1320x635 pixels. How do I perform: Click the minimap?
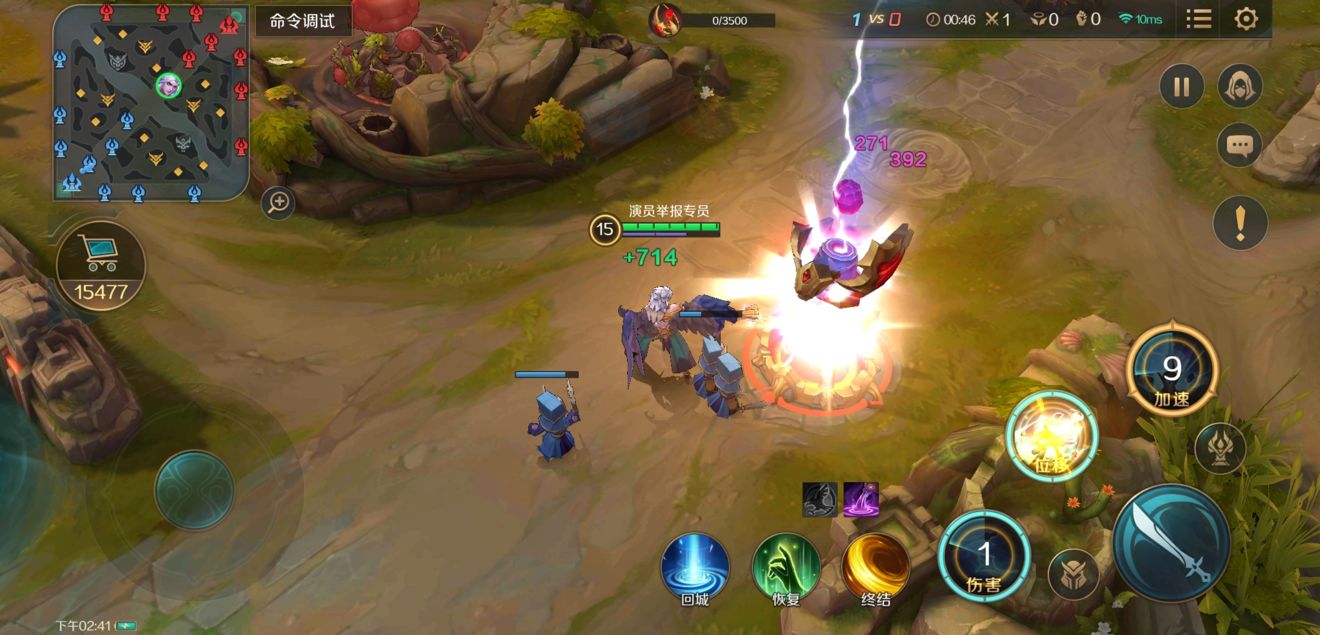tap(151, 102)
